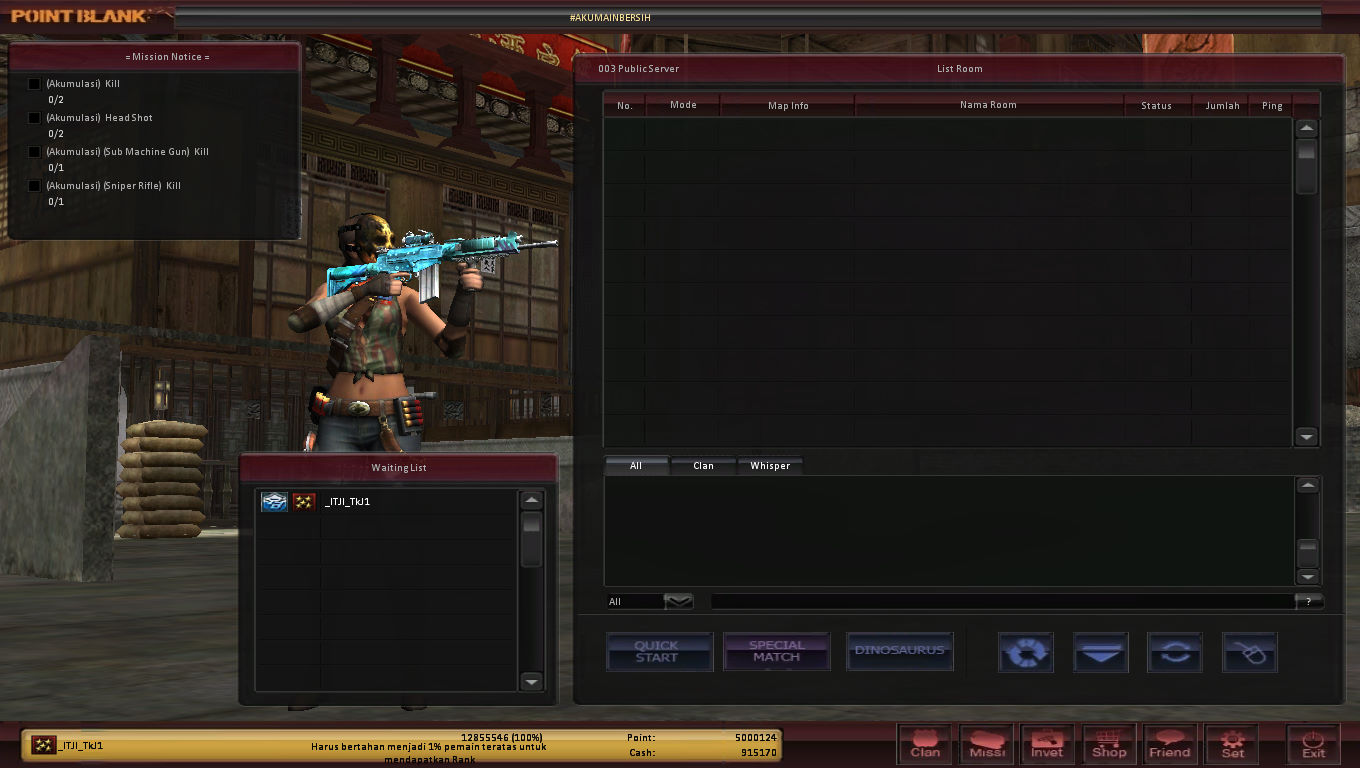Click the refresh room list icon
Viewport: 1360px width, 768px height.
point(1026,652)
